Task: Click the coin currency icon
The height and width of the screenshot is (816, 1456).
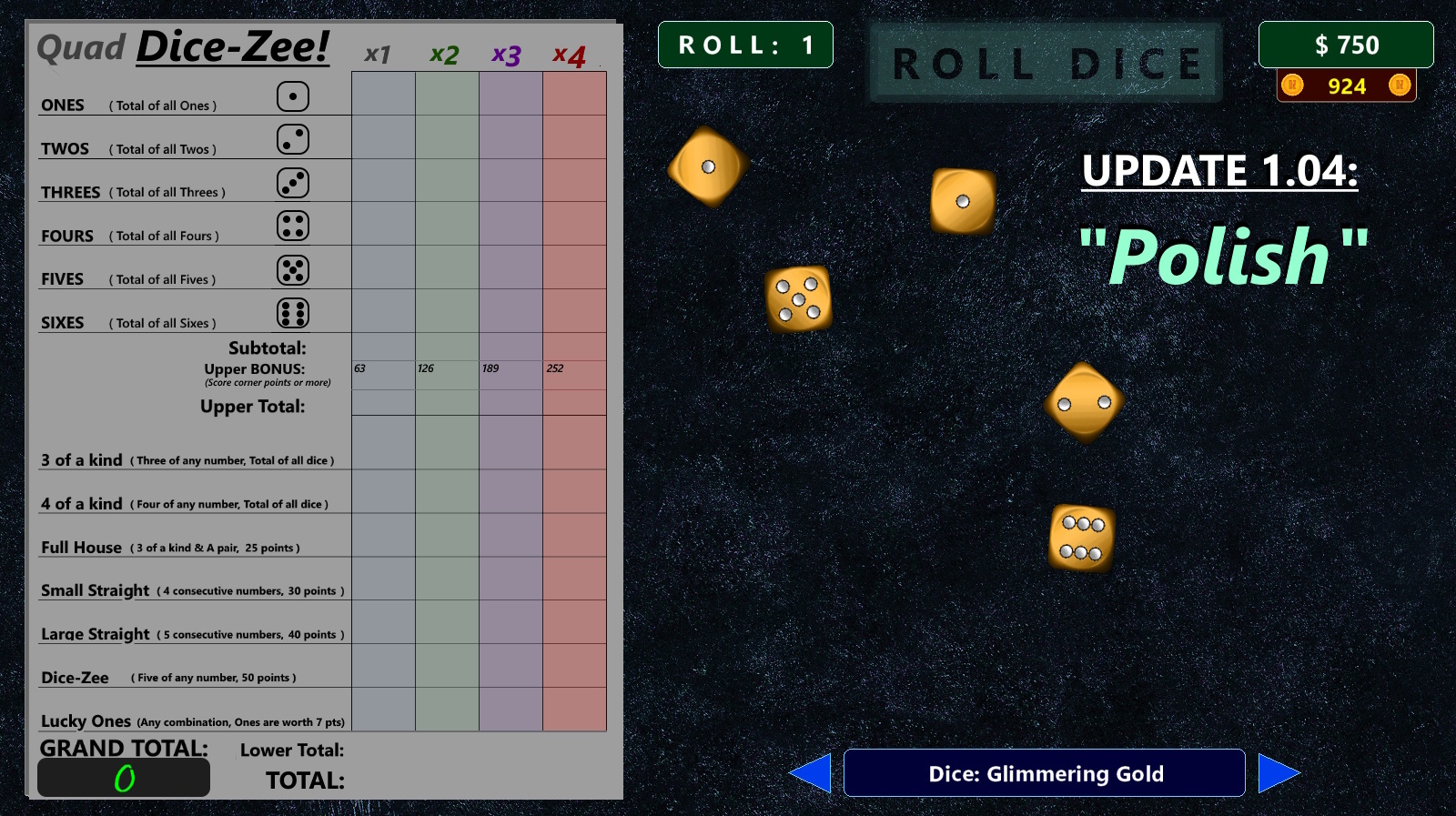Action: point(1291,86)
